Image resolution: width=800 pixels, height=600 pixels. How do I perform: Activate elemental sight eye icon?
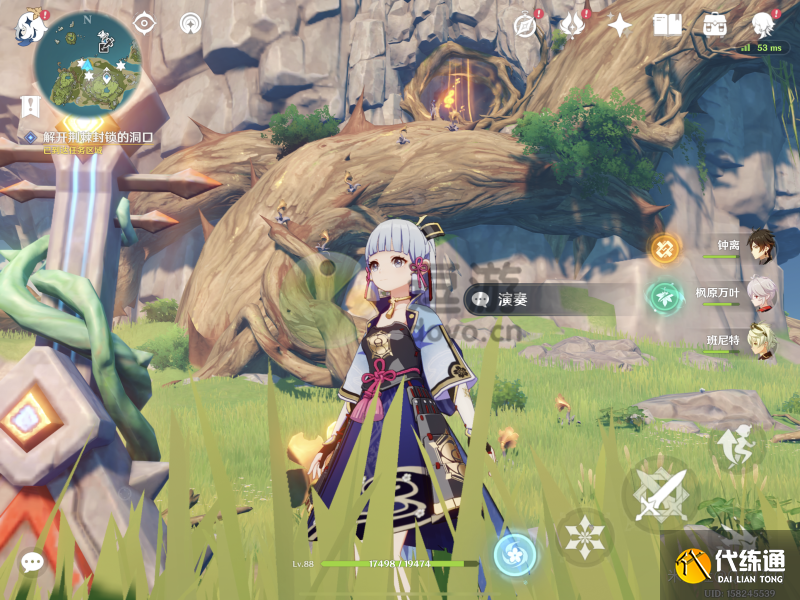[145, 24]
